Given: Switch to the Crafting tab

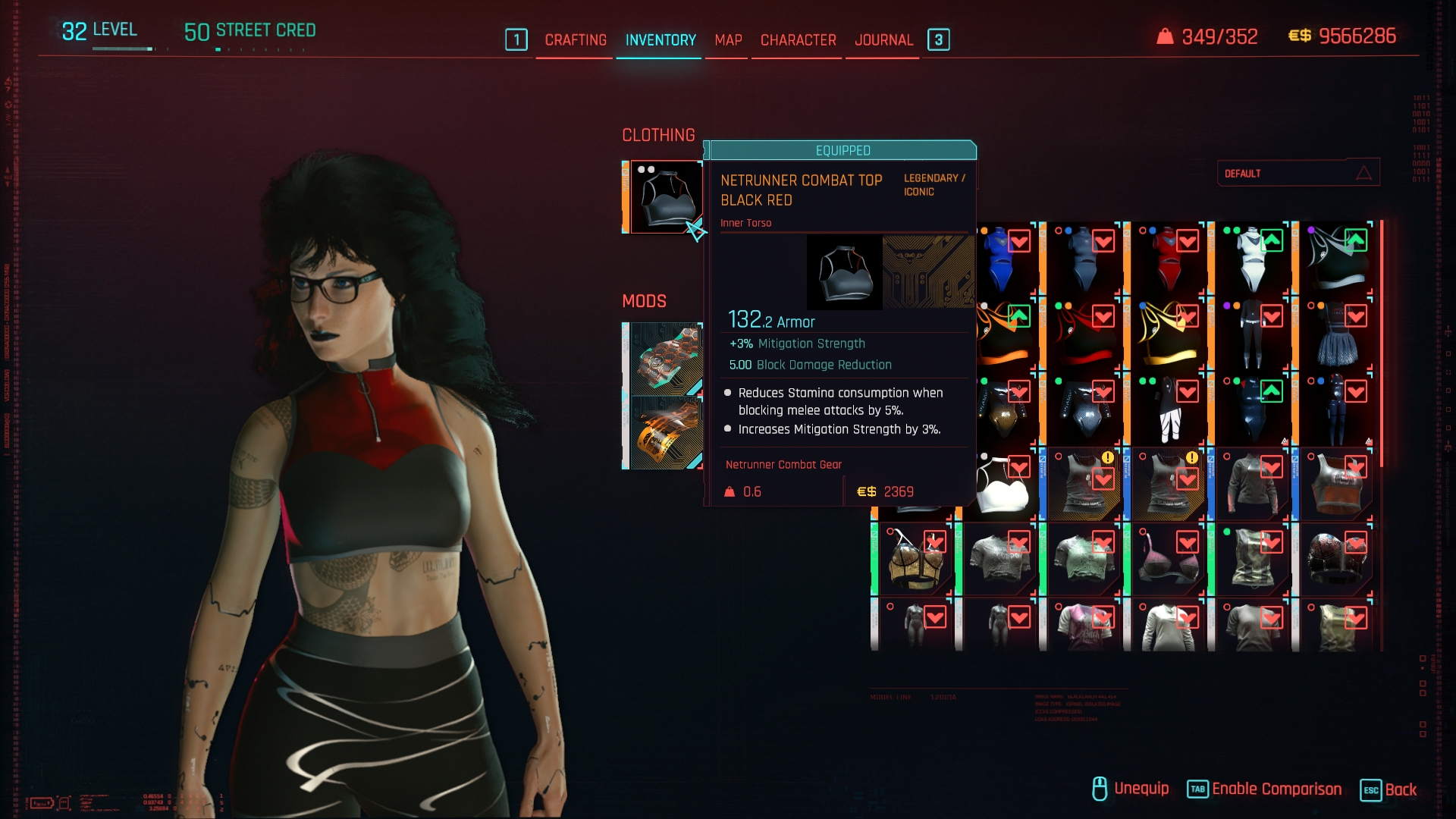Looking at the screenshot, I should pyautogui.click(x=576, y=40).
